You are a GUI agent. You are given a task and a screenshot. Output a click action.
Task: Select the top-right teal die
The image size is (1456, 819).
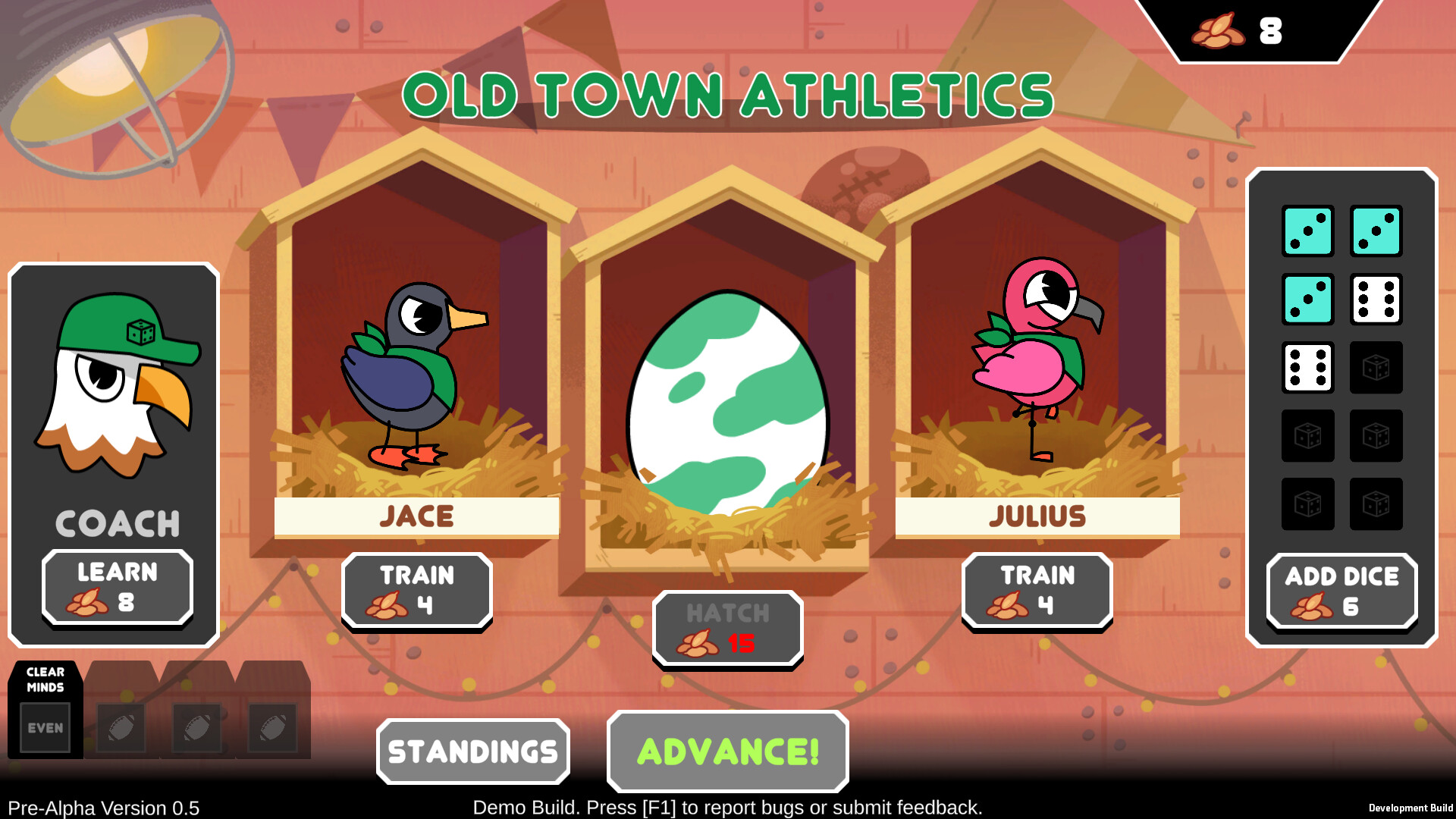click(1376, 231)
